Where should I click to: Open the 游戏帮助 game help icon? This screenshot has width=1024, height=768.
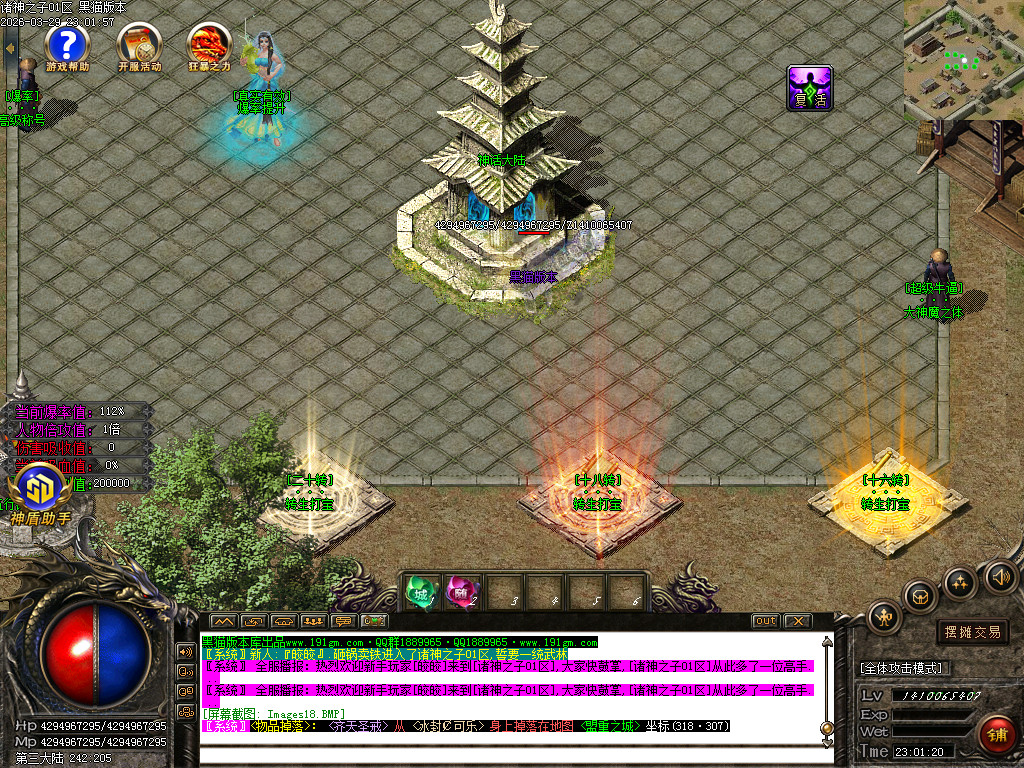[67, 45]
